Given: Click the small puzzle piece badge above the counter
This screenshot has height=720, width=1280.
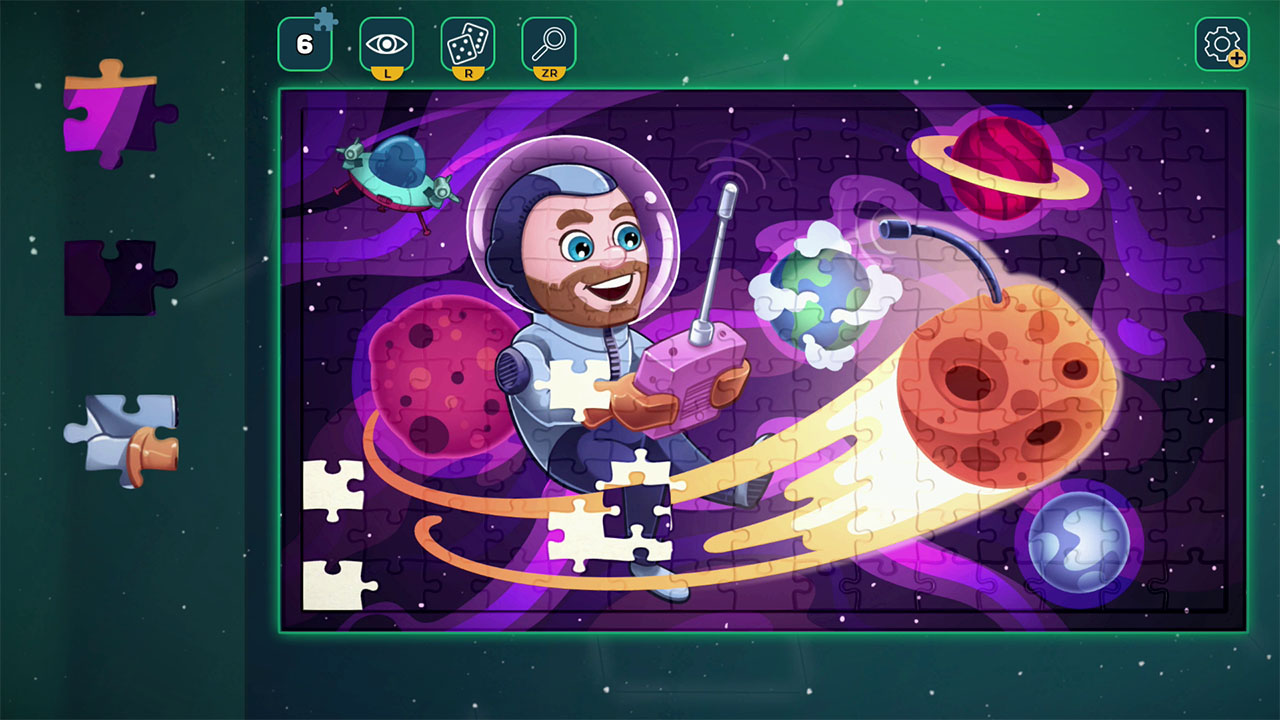Looking at the screenshot, I should click(324, 18).
